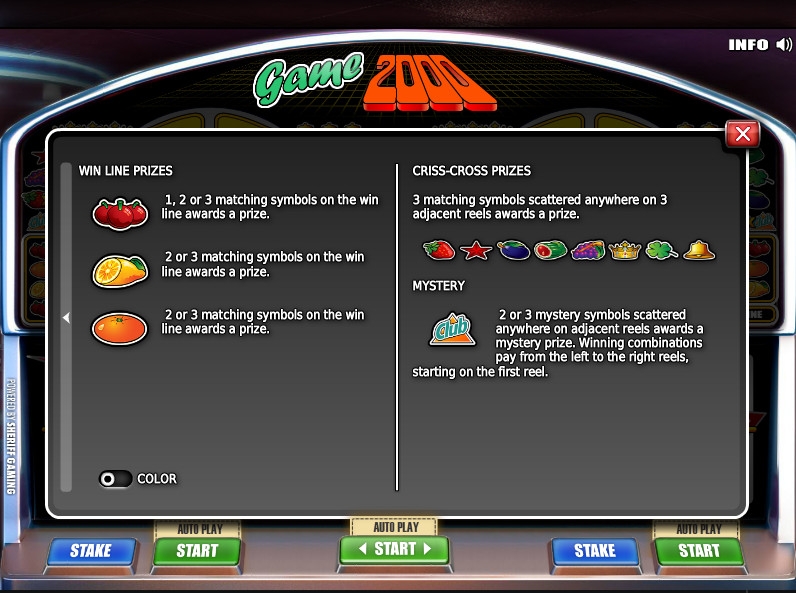This screenshot has width=796, height=593.
Task: Show the previous paytable page arrow
Action: pos(66,318)
